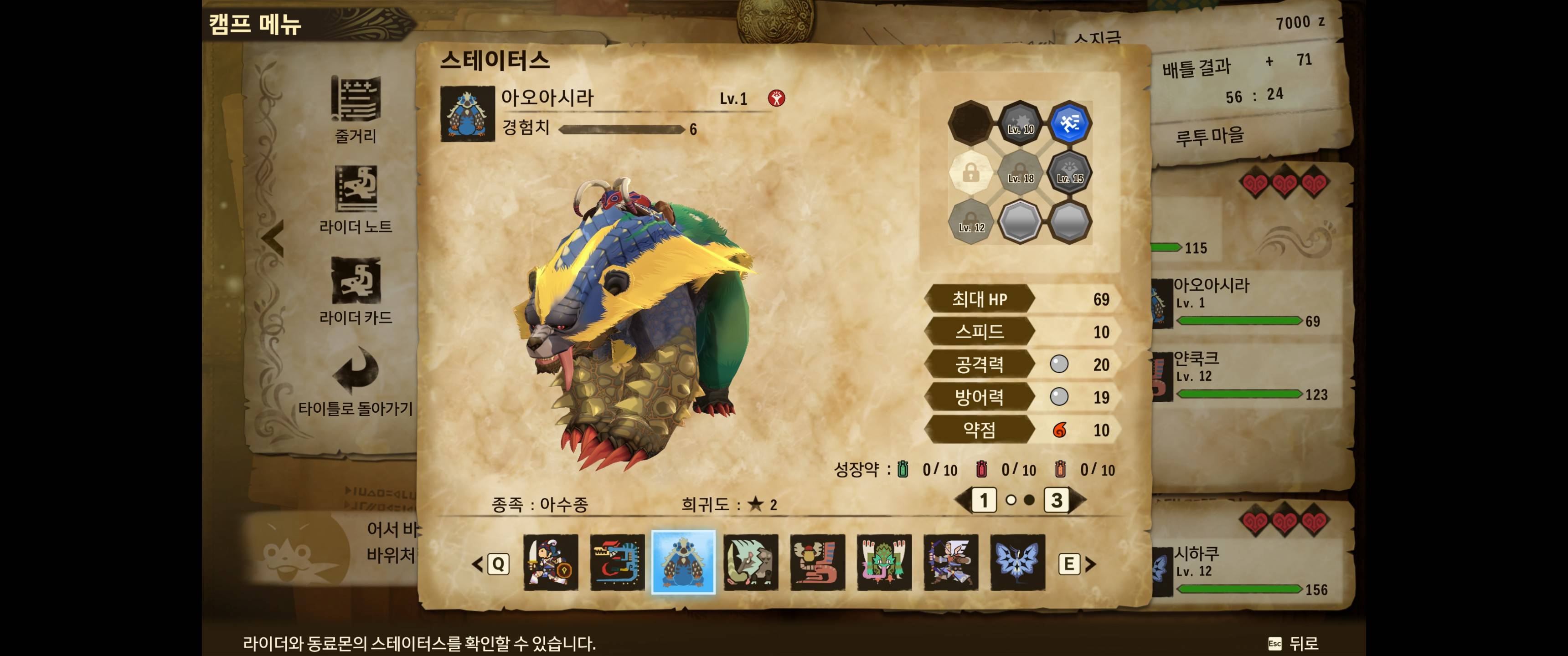
Task: Choose the green frilled monster thumbnail
Action: (x=884, y=562)
